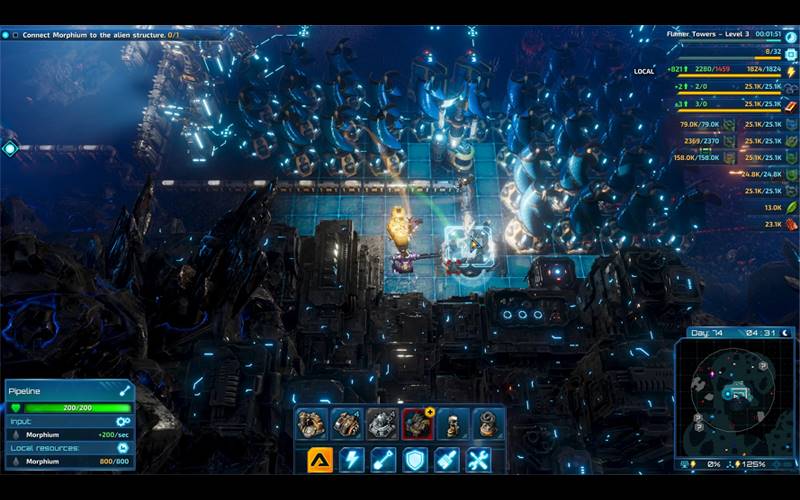Select the last building slot in build bar

click(x=487, y=424)
